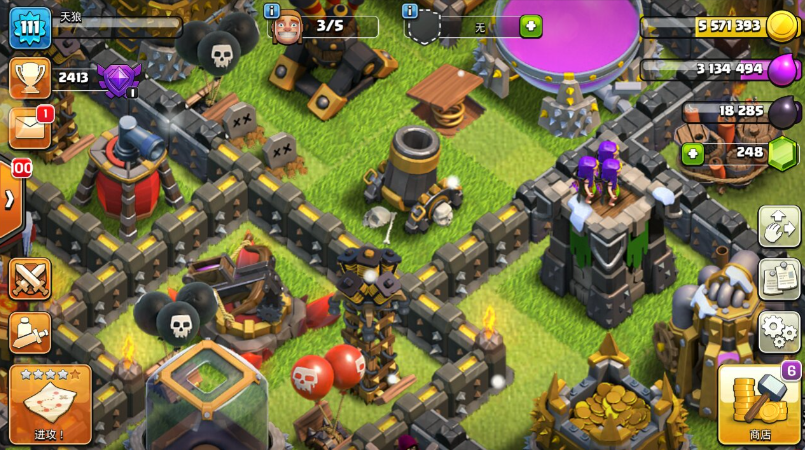Add a shield using the green plus button
This screenshot has width=805, height=450.
click(530, 26)
